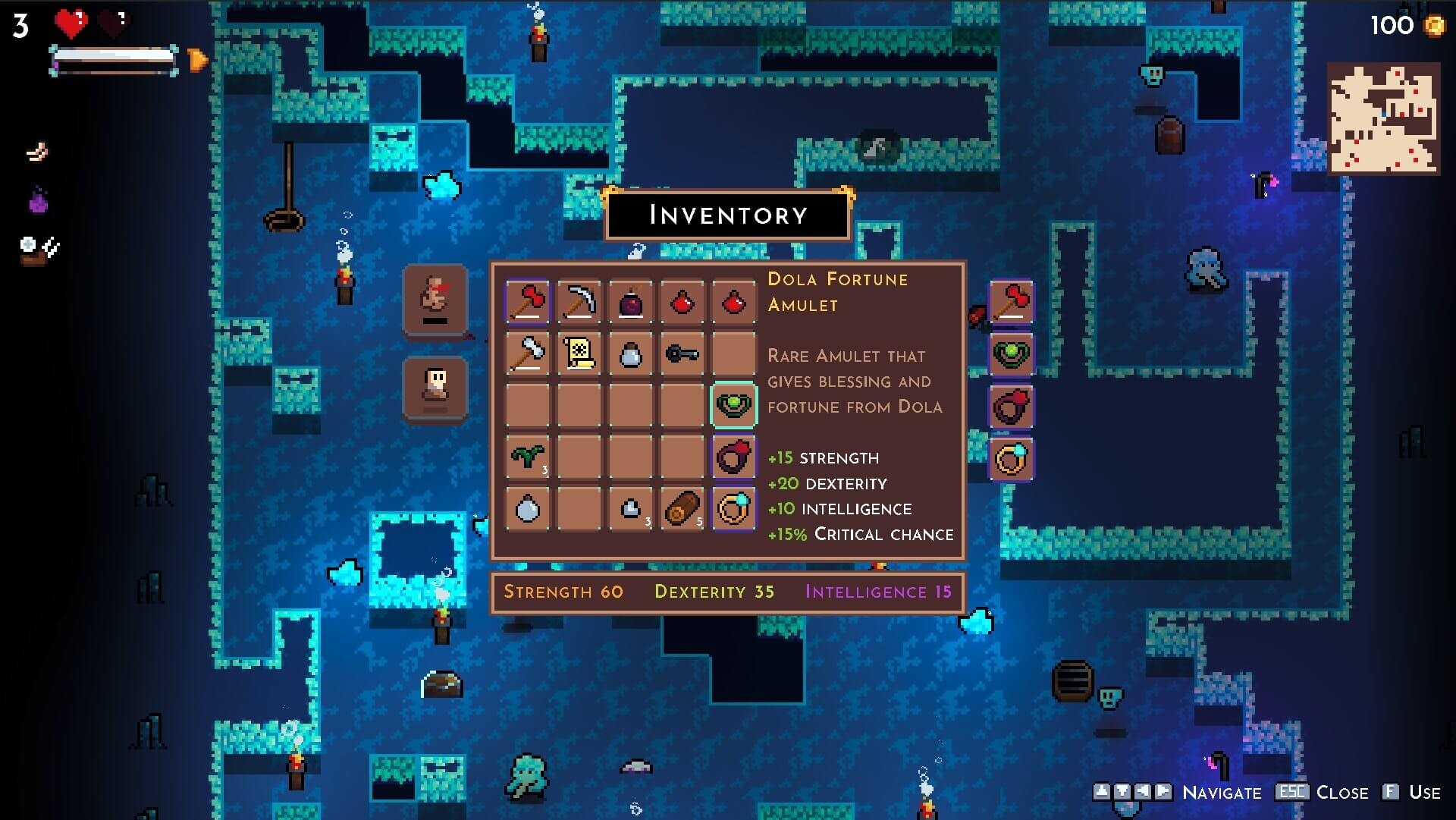Select the Dola Fortune Amulet
The image size is (1456, 820).
733,406
